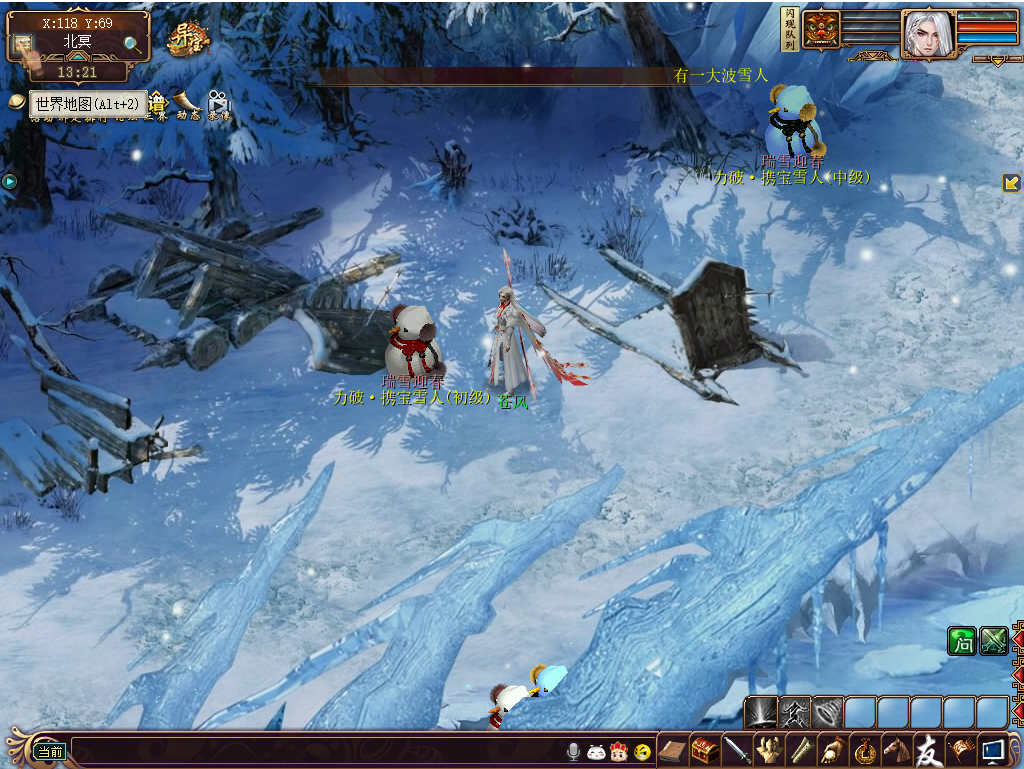Viewport: 1024px width, 769px height.
Task: Activate the light burst skill
Action: pos(761,712)
